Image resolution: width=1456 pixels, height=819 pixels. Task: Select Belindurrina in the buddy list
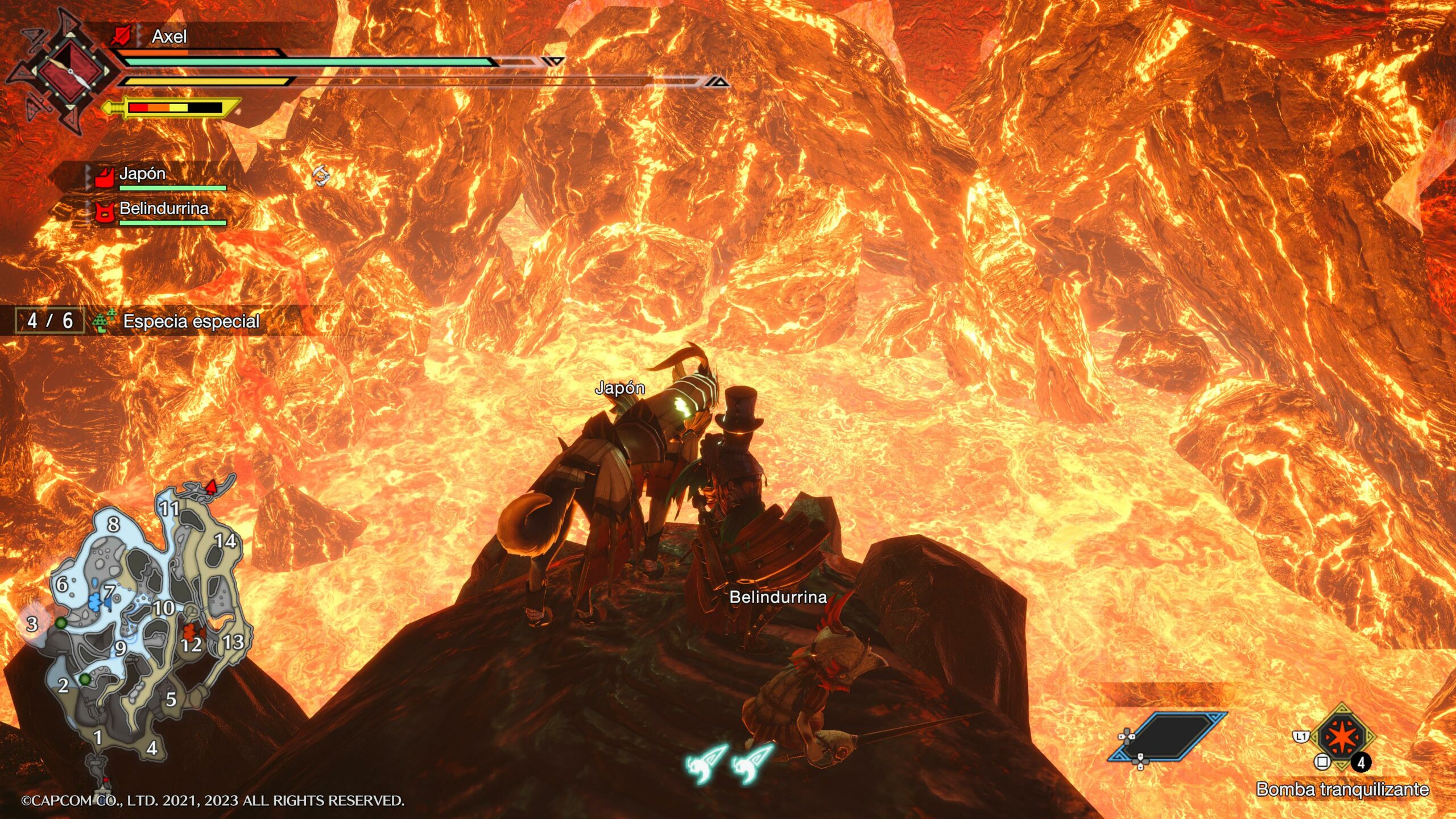(x=164, y=209)
